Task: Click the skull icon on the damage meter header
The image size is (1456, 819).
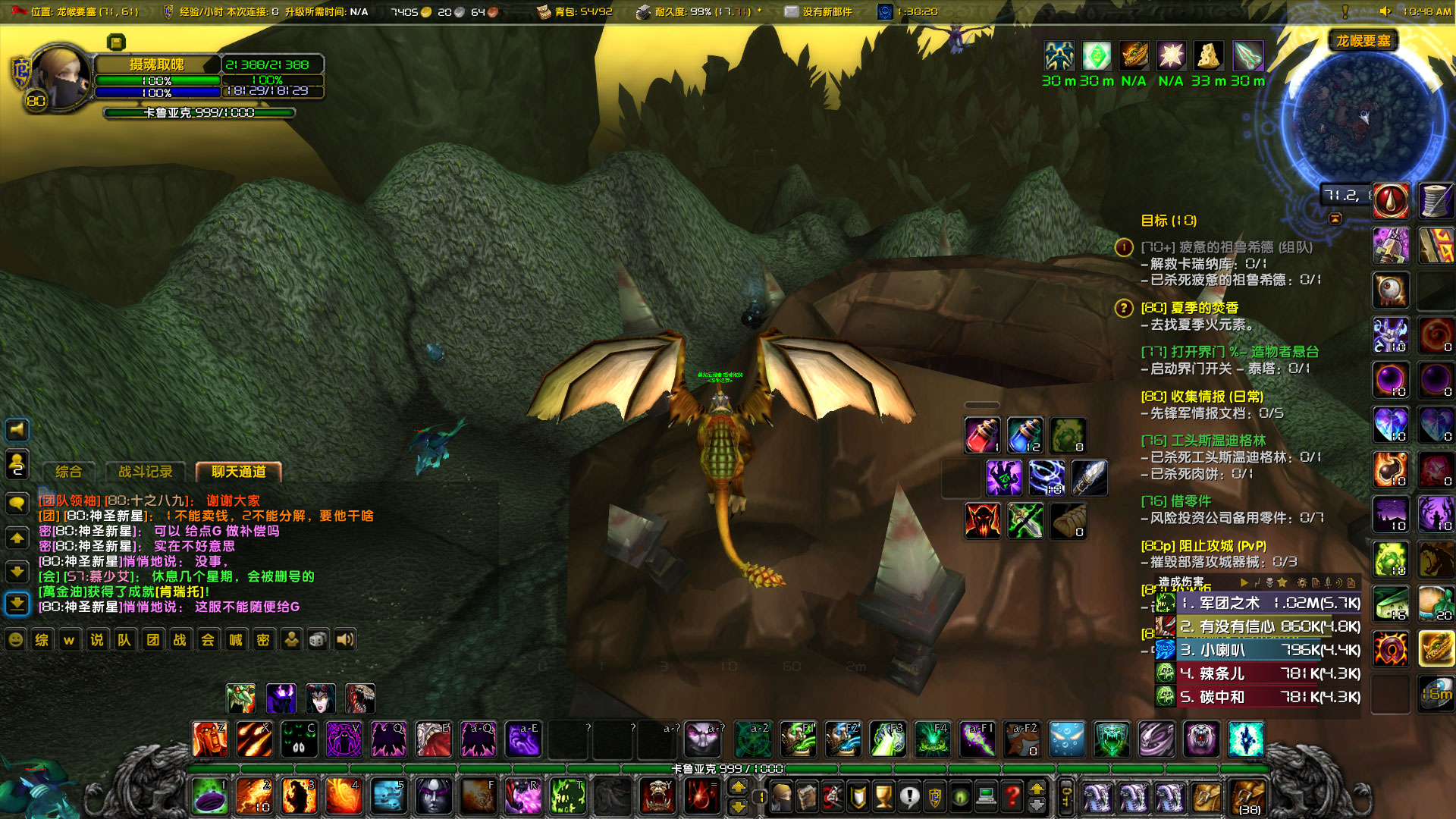Action: pos(1269,582)
